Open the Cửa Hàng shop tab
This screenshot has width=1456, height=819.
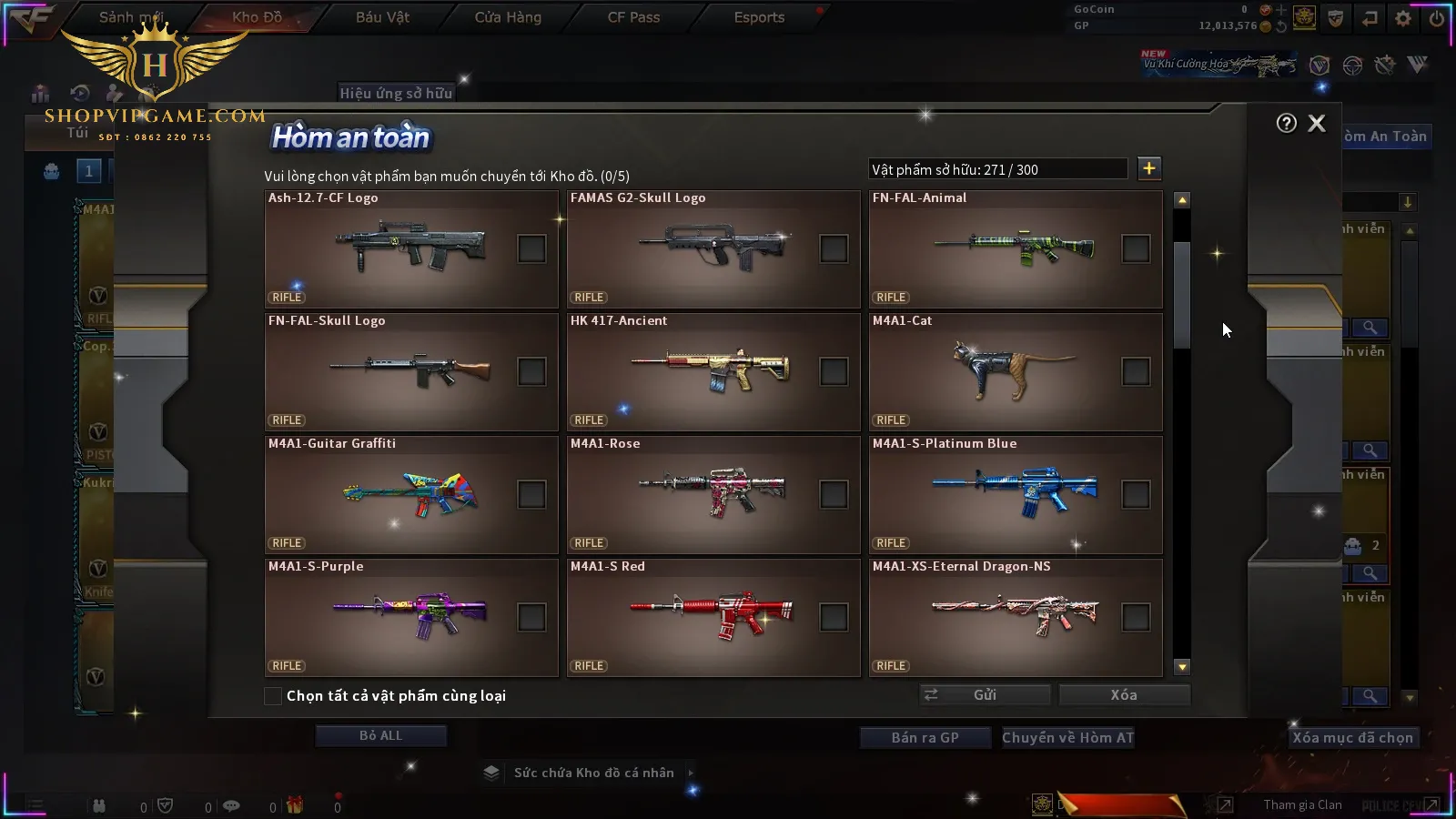(x=508, y=17)
